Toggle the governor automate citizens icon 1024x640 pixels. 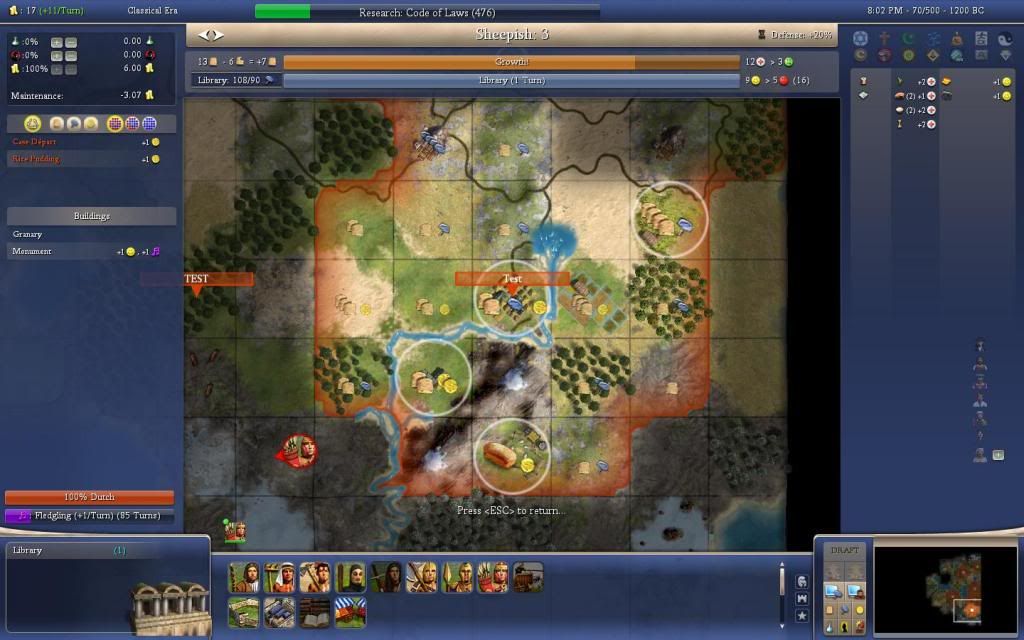[32, 124]
